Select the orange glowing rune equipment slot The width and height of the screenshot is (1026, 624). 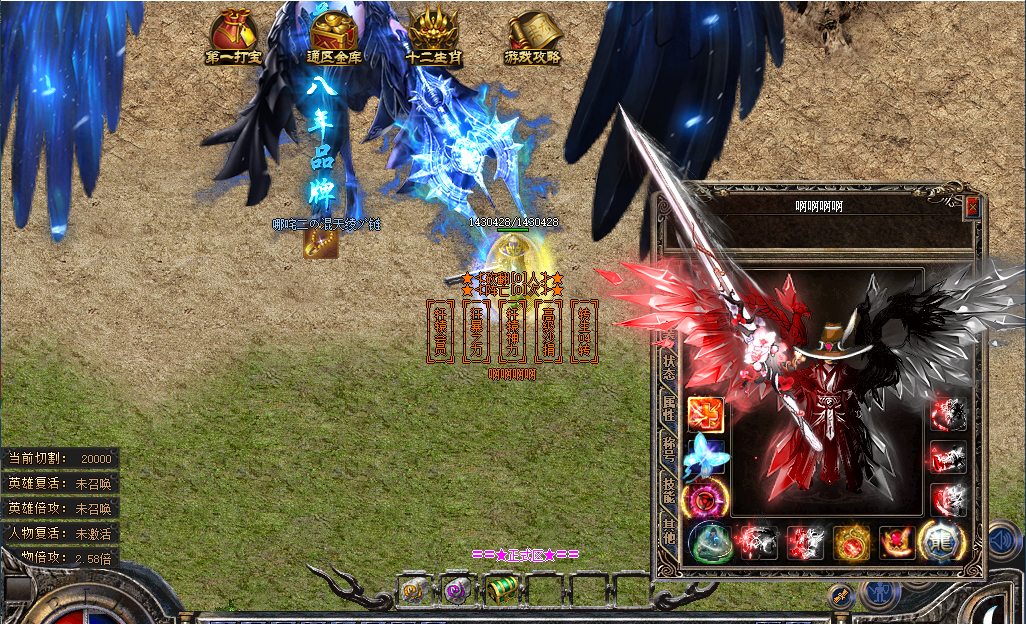[x=704, y=414]
